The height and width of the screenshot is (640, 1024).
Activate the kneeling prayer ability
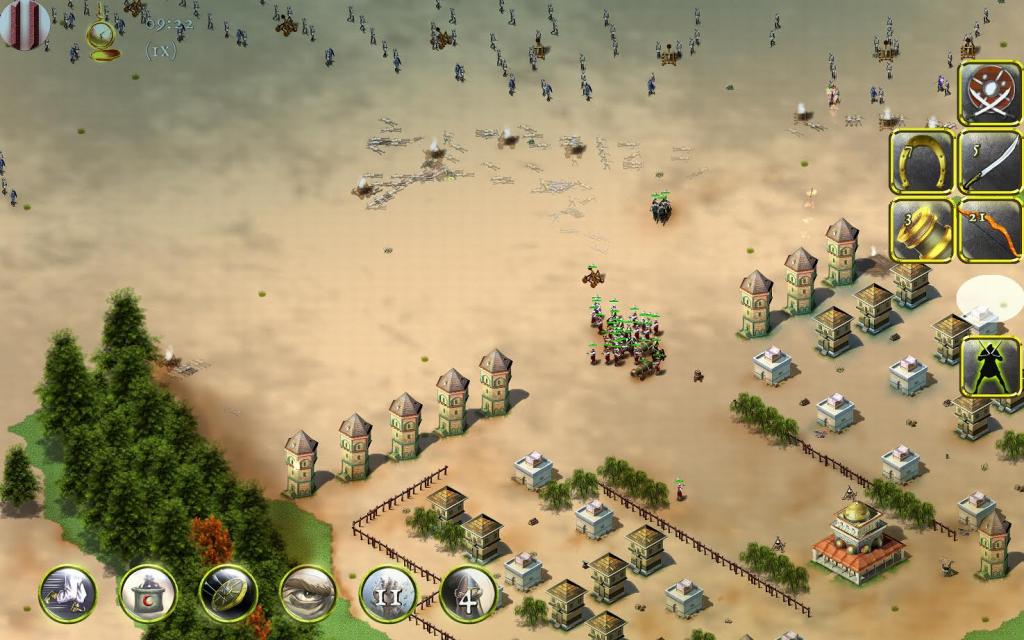[x=68, y=594]
